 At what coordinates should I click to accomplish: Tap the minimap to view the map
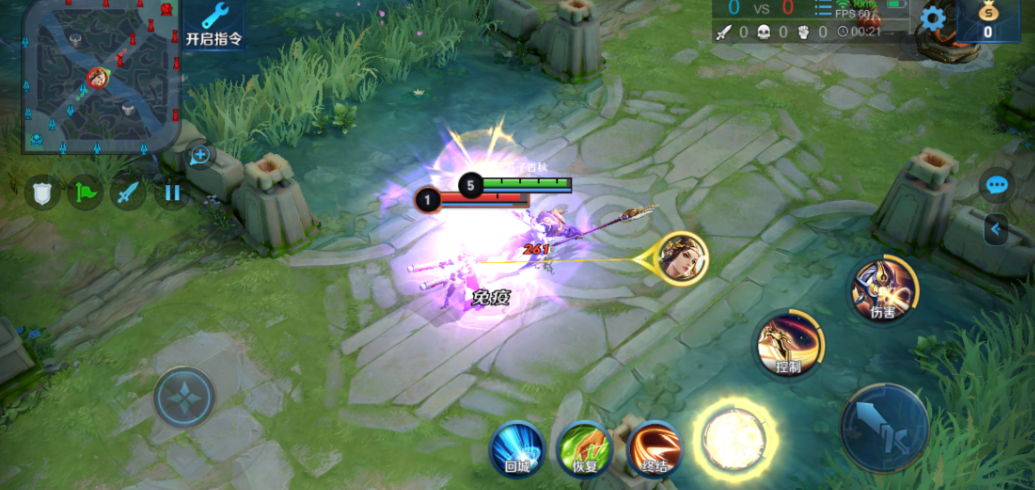click(x=100, y=76)
